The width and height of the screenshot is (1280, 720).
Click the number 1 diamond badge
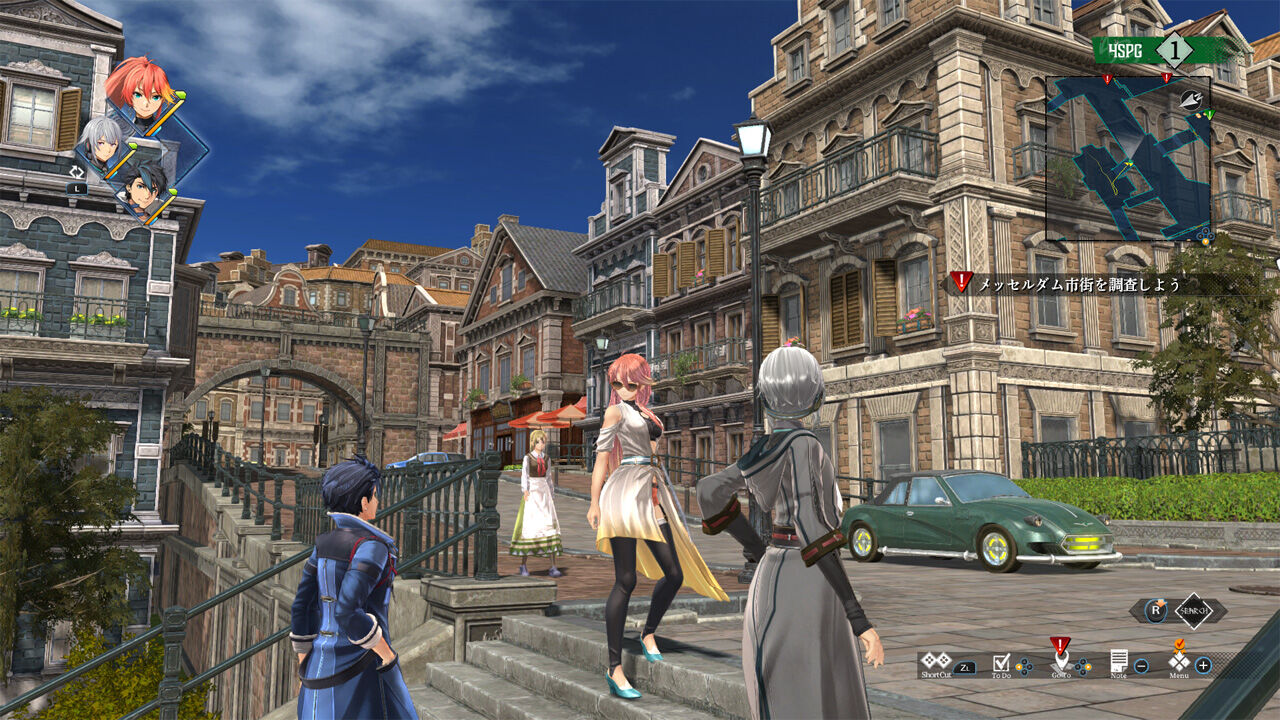tap(1174, 48)
